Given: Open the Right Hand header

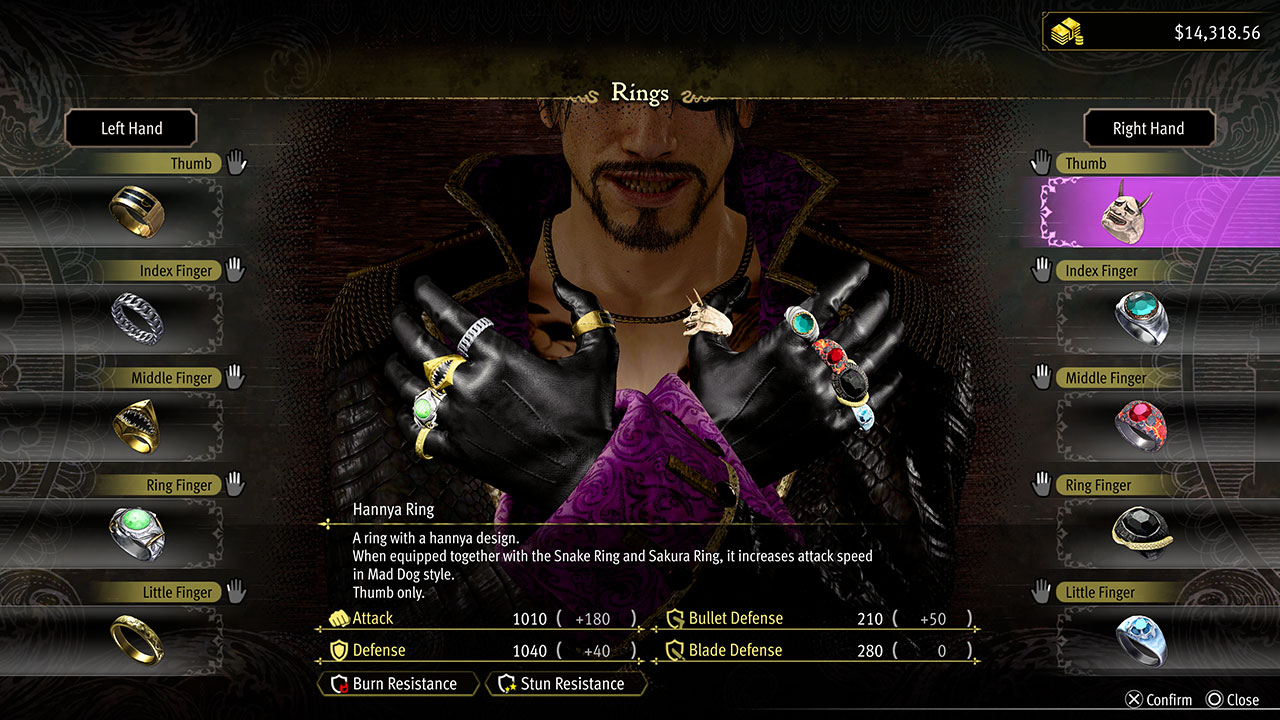Looking at the screenshot, I should point(1148,128).
